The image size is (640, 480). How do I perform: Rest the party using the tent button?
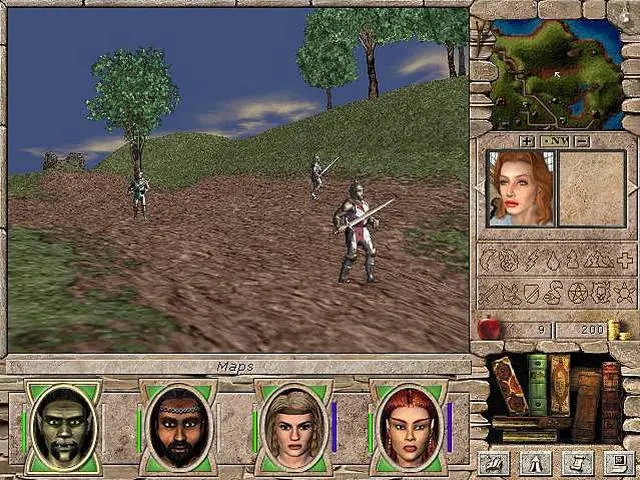pos(533,462)
